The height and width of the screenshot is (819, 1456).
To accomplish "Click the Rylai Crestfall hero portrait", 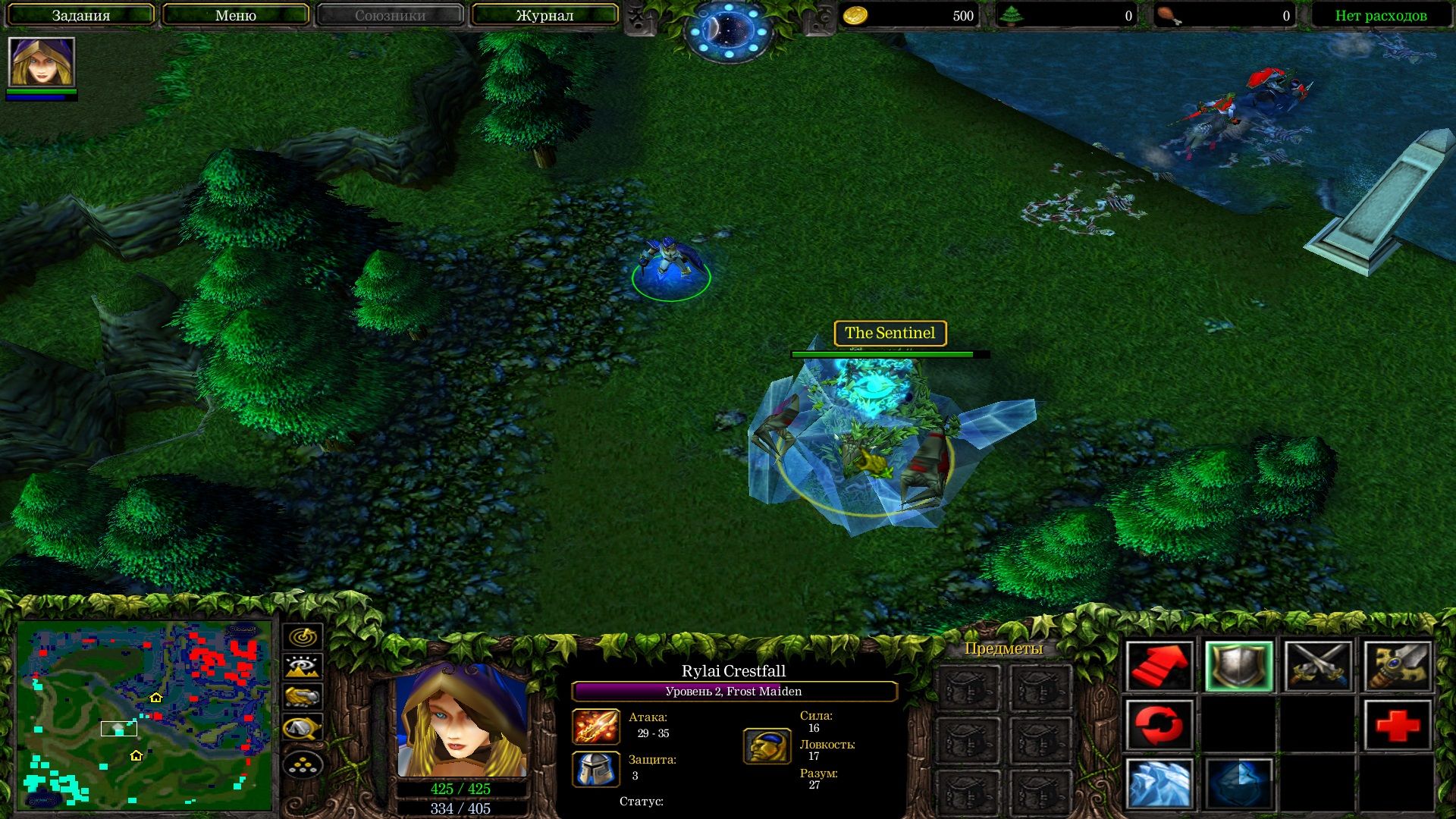I will [x=461, y=720].
